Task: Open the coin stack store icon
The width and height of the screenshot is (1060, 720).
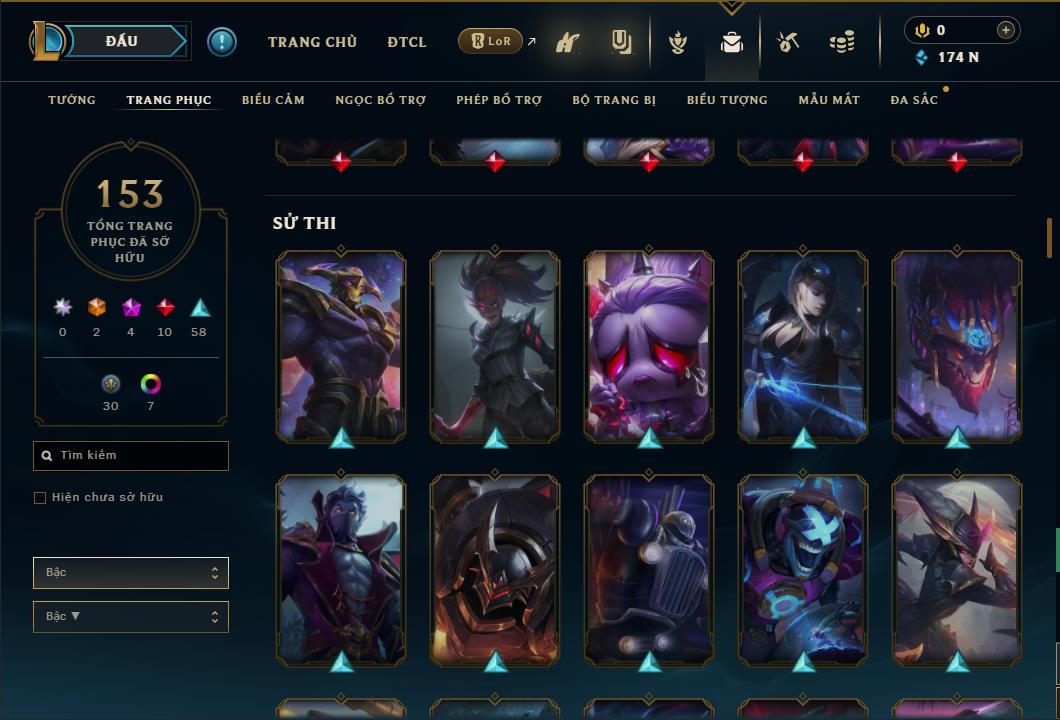Action: [x=842, y=43]
